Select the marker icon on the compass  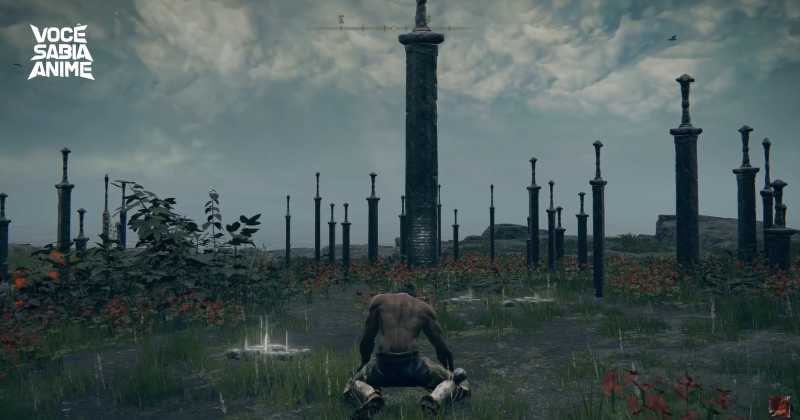point(341,19)
